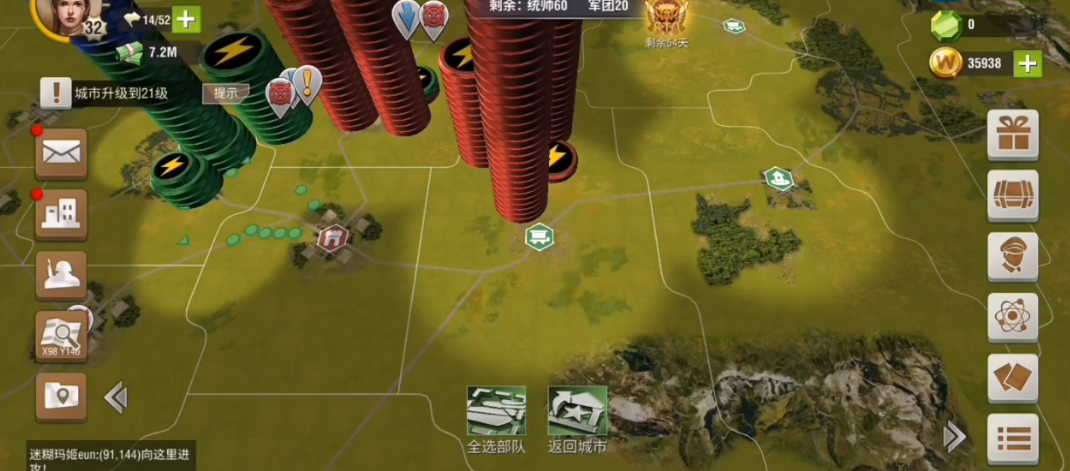Open the soldier troops menu
Viewport: 1070px width, 471px height.
[61, 274]
